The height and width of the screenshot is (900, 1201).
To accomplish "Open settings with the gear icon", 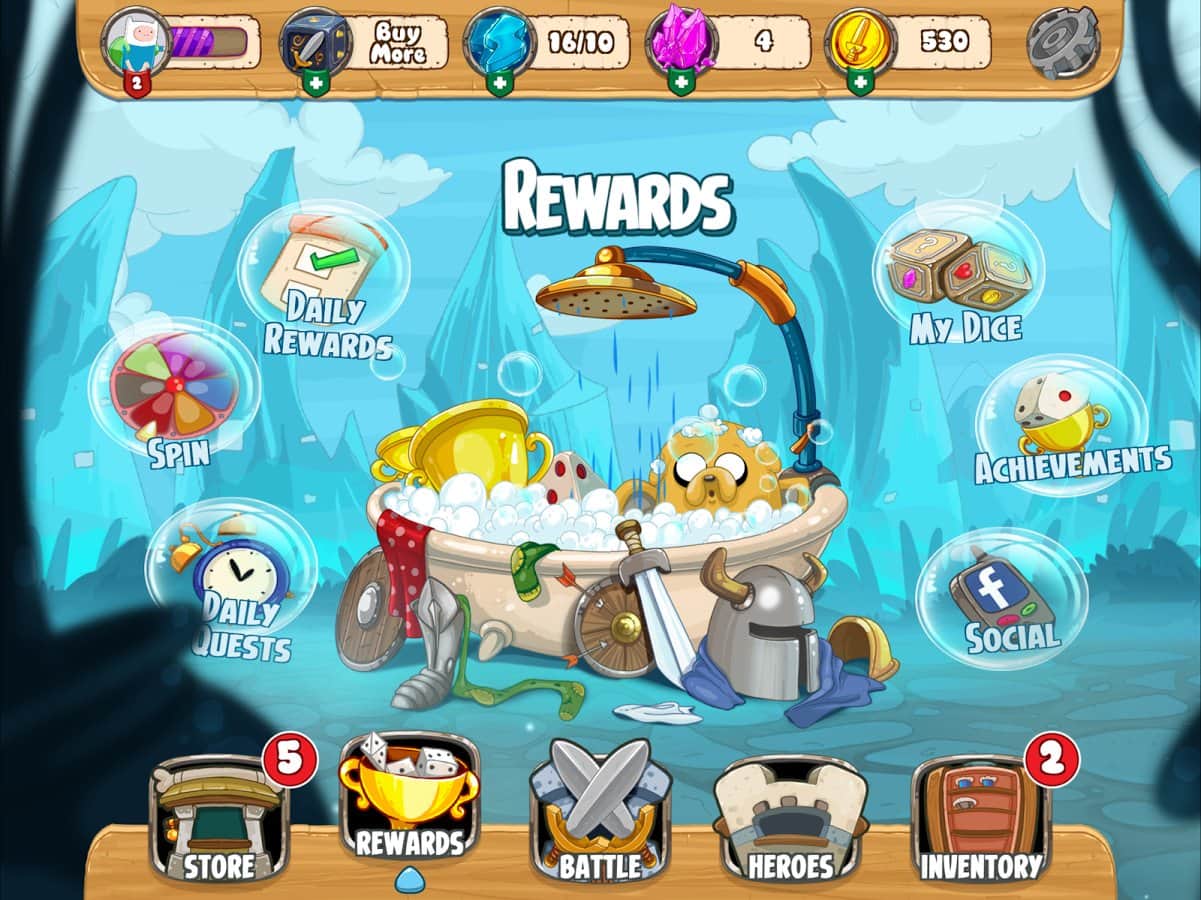I will point(1063,43).
